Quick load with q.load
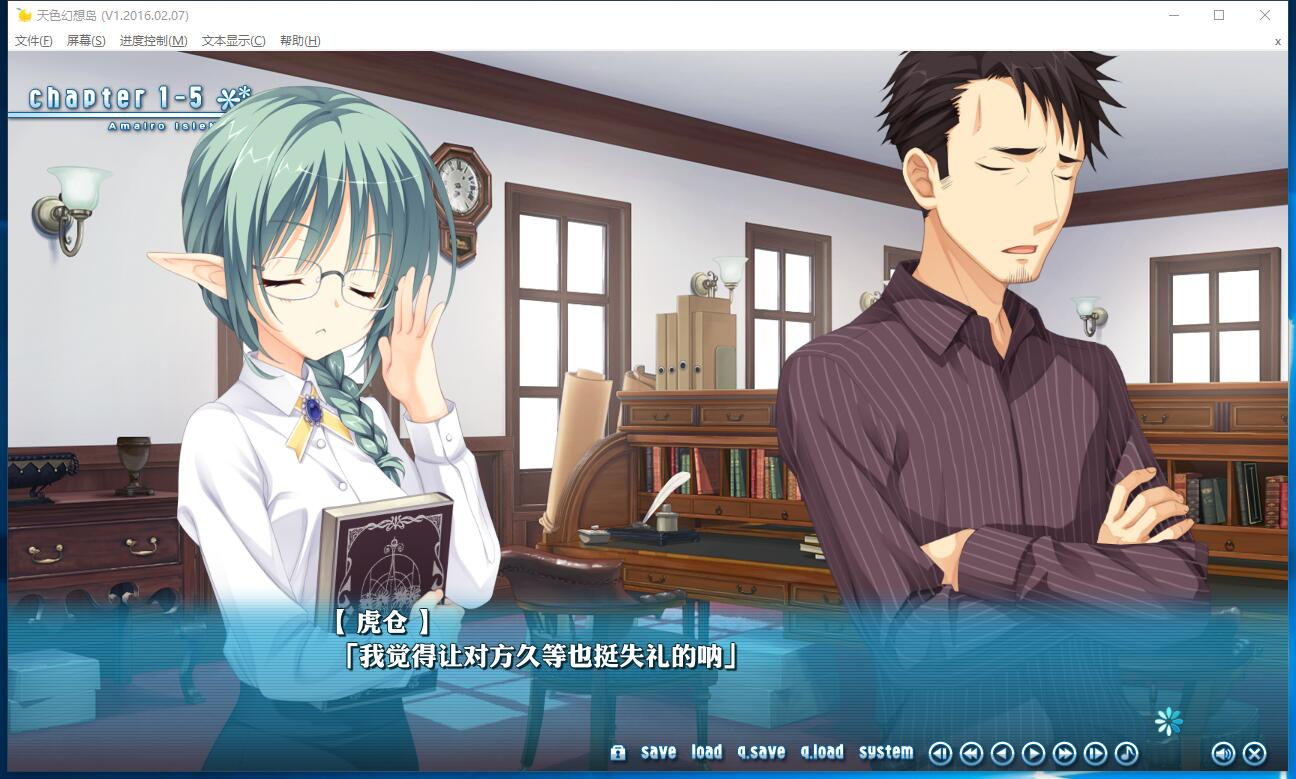Screen dimensions: 1296x779 (822, 752)
